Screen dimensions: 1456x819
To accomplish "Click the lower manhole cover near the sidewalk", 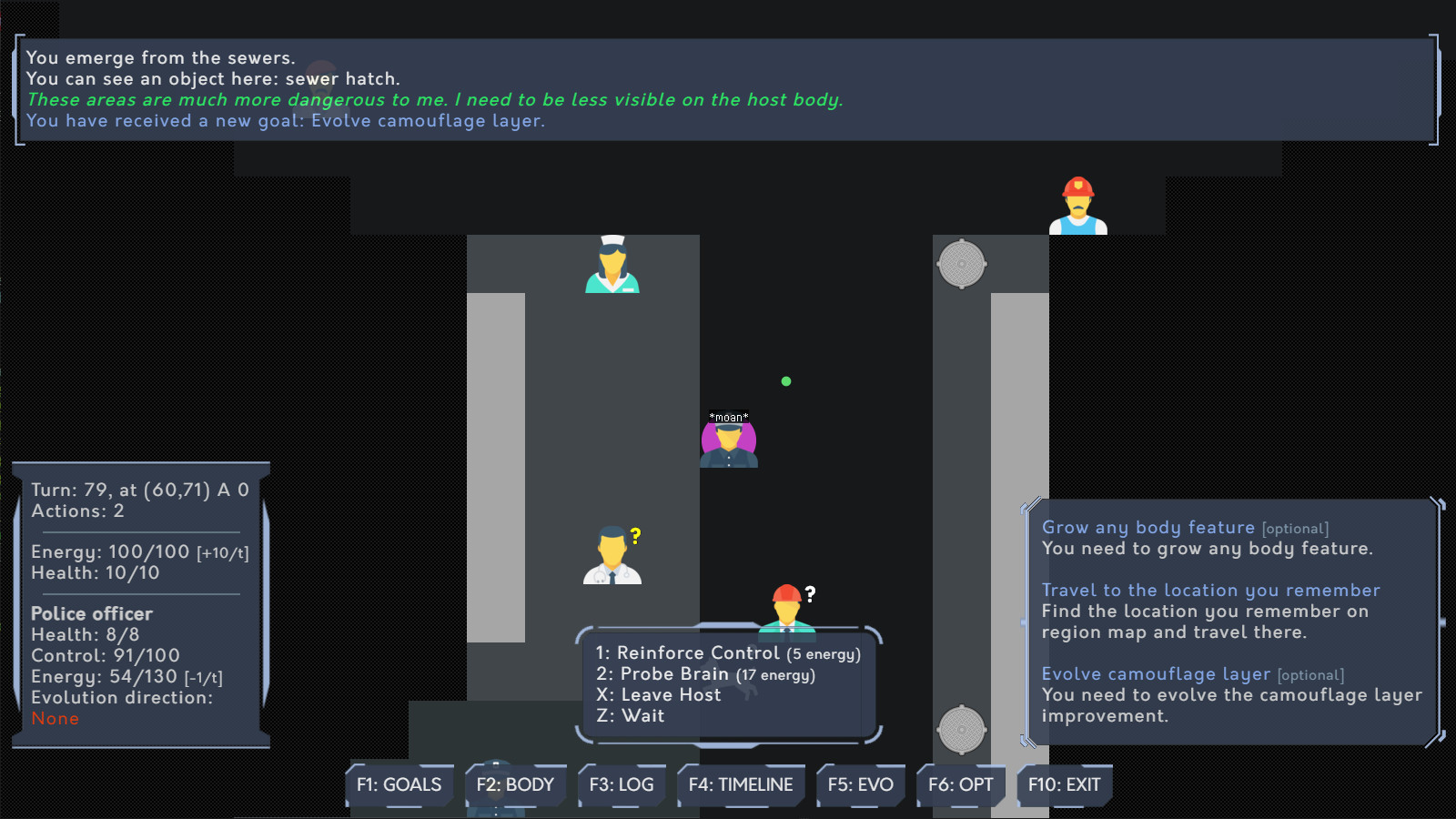I will click(960, 728).
